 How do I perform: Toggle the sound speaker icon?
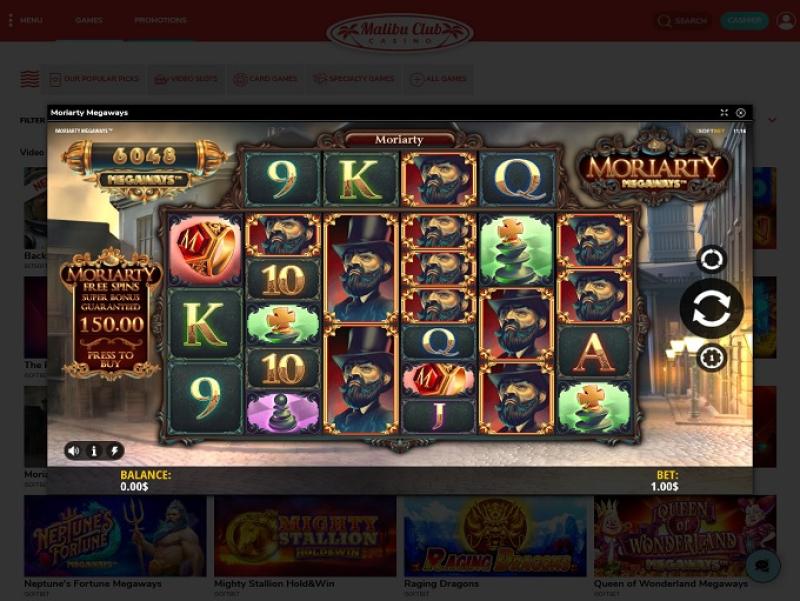74,451
